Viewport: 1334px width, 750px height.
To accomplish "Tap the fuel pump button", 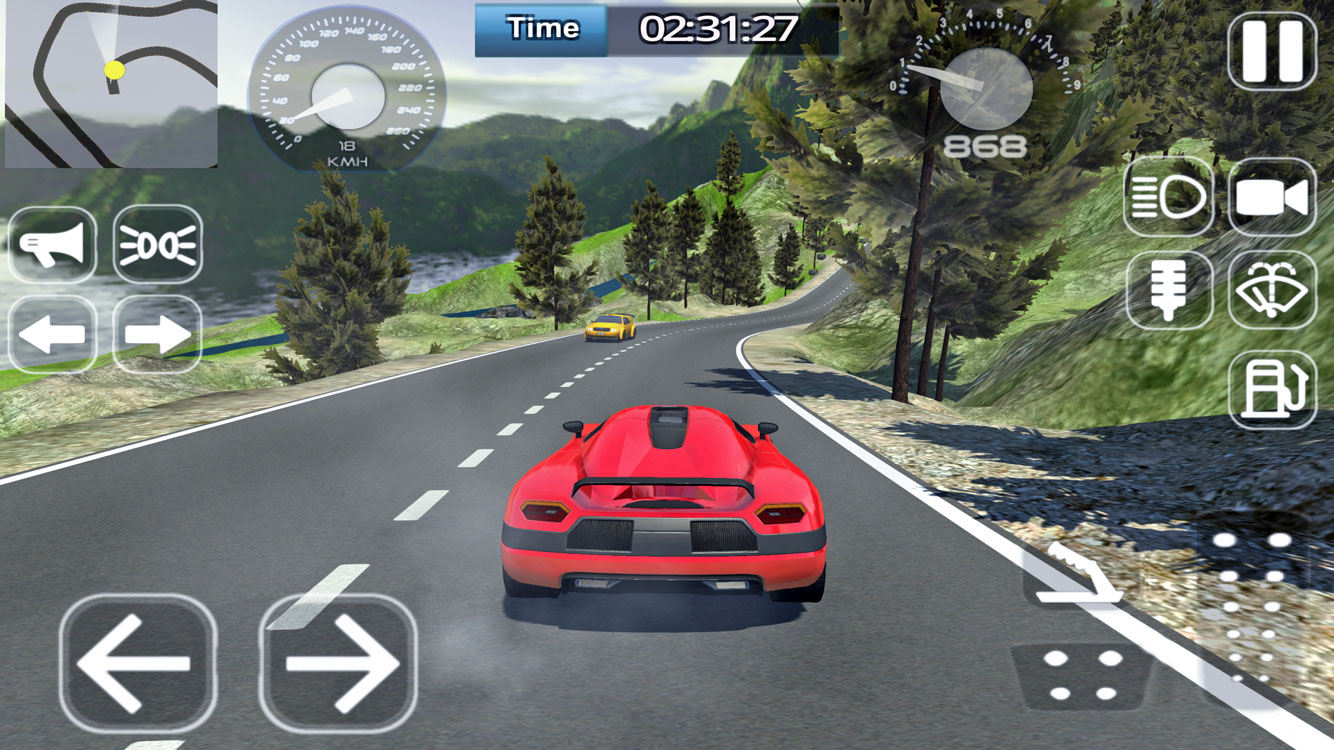I will [x=1272, y=390].
